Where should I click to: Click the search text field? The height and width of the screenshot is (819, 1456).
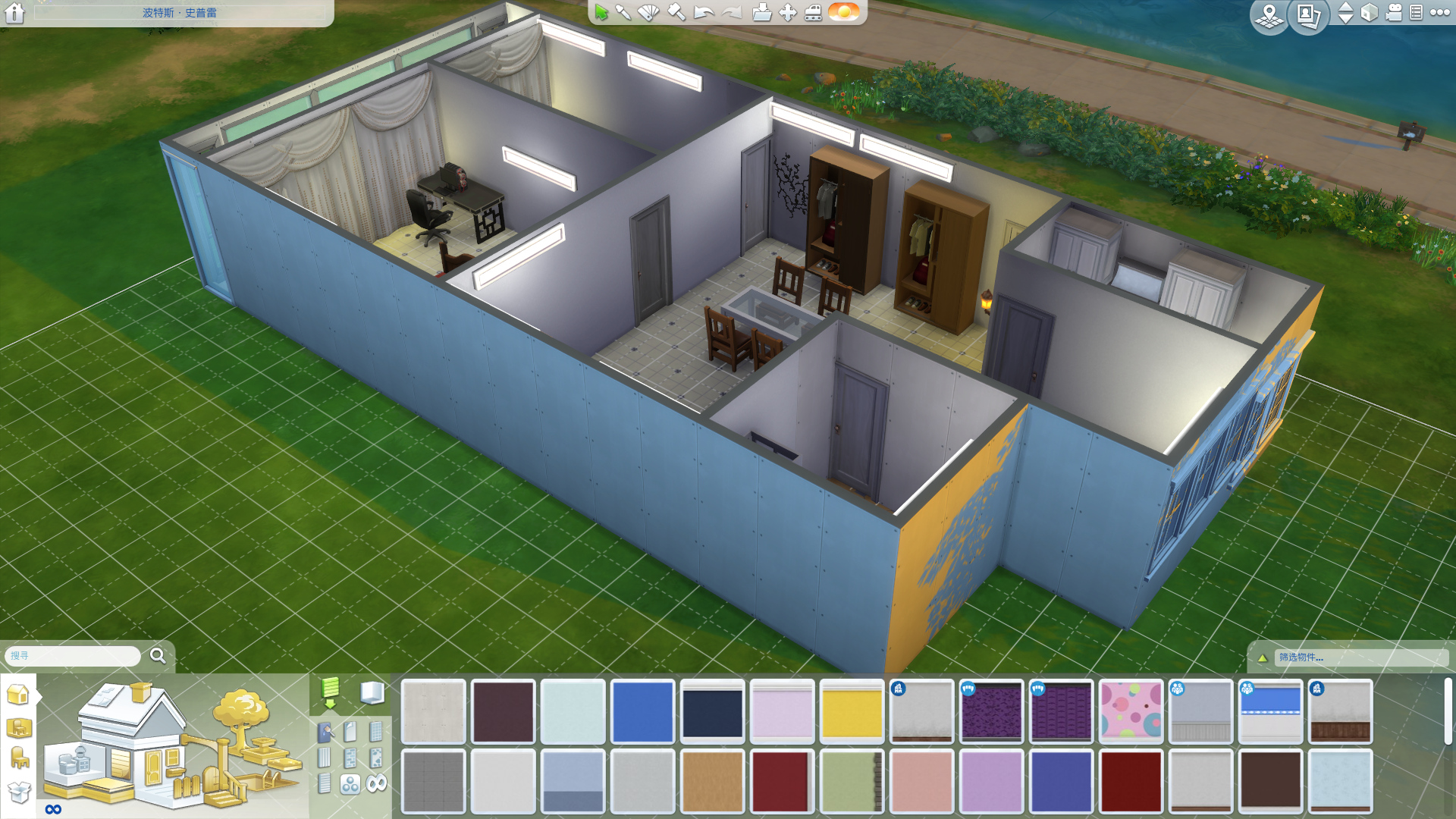click(73, 655)
